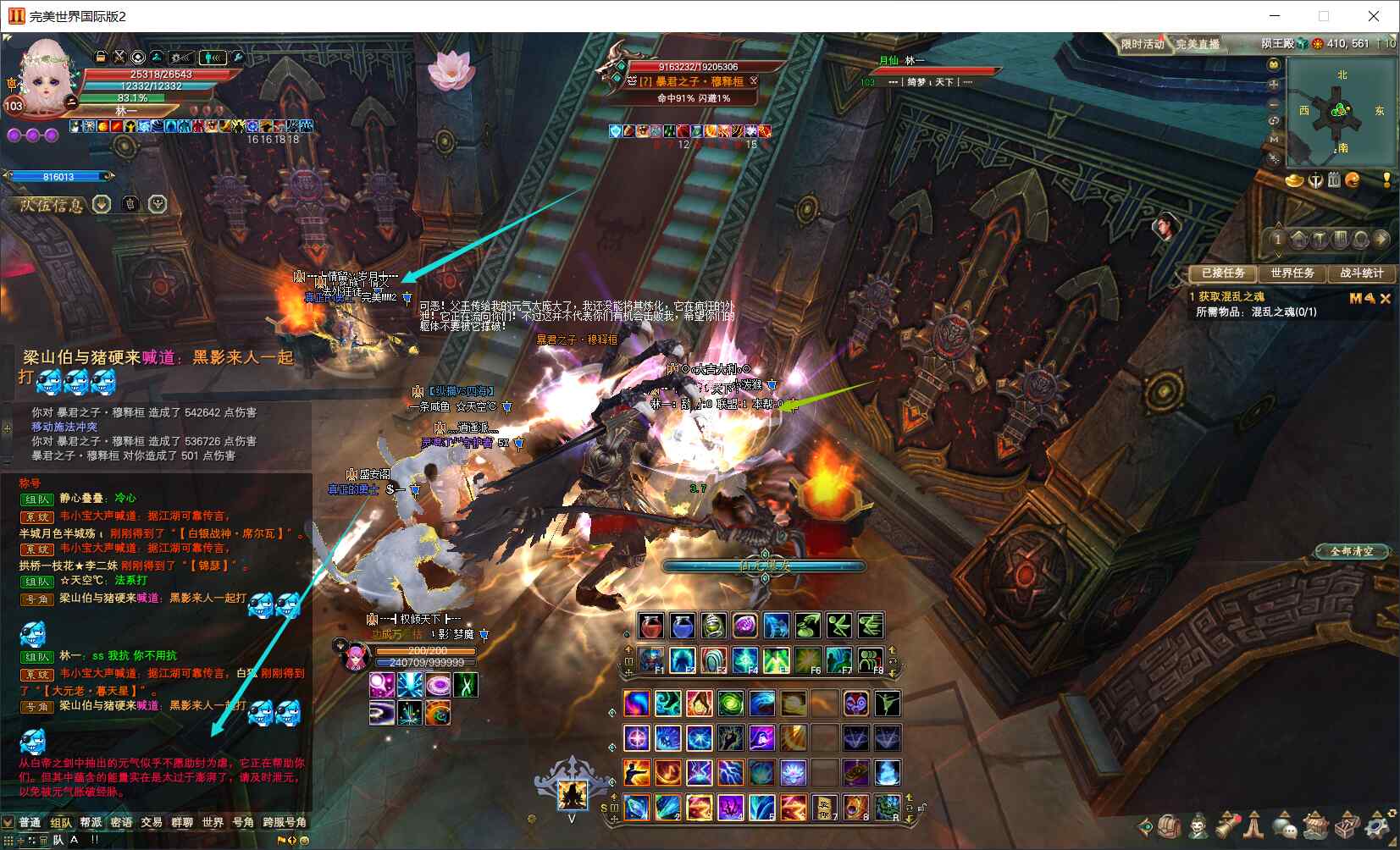Use the blue mana potion slot
This screenshot has height=850, width=1400.
[x=682, y=626]
